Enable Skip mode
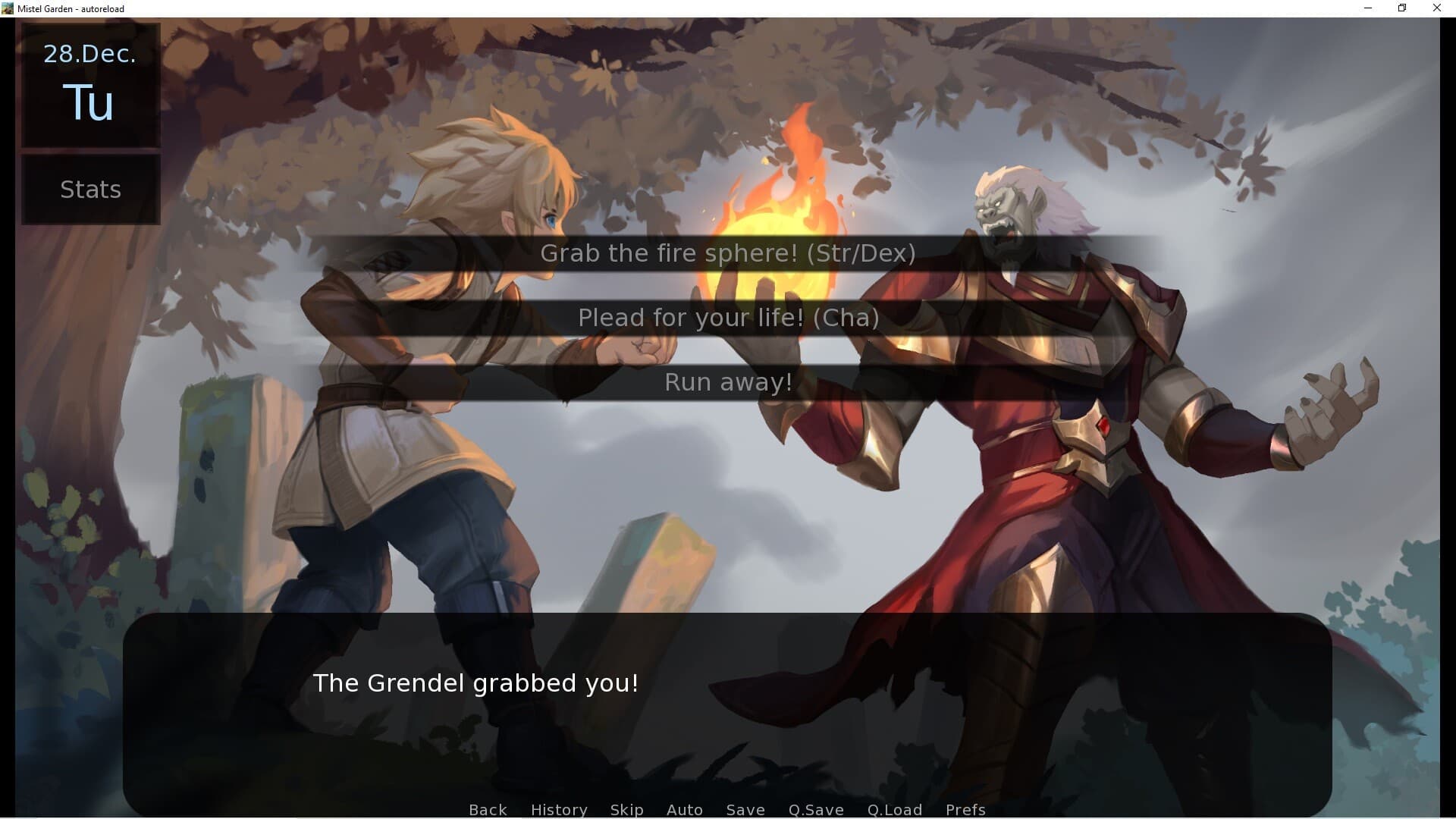 (626, 810)
